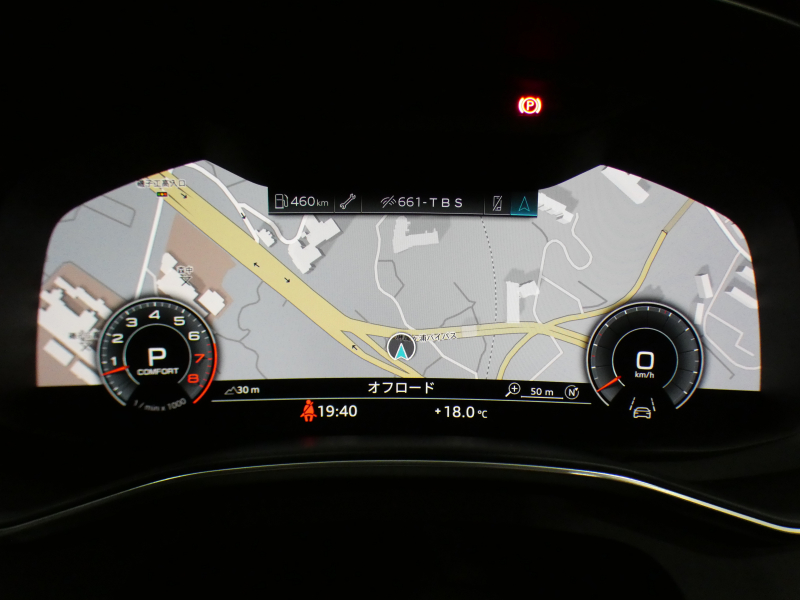Click the map zoom magnifier icon
The height and width of the screenshot is (600, 800).
click(x=514, y=390)
